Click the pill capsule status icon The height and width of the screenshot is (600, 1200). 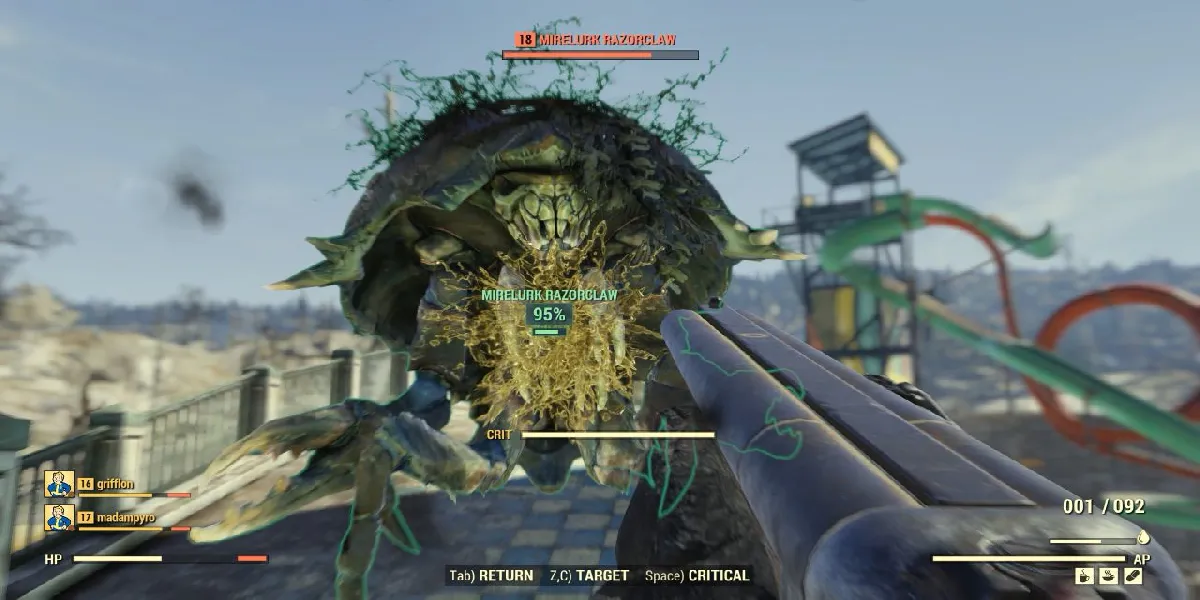[1132, 576]
